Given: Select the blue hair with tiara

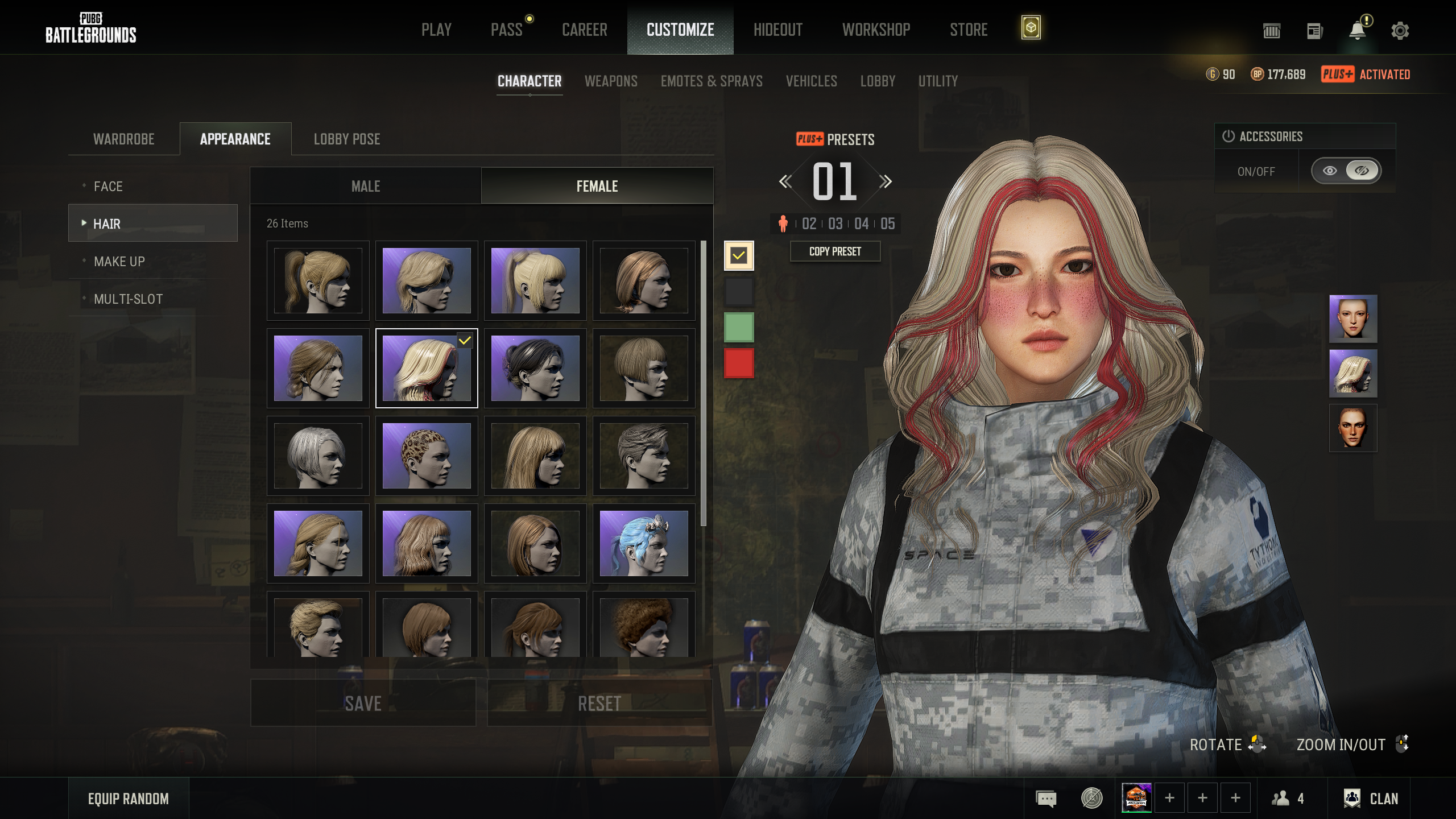Looking at the screenshot, I should click(644, 543).
